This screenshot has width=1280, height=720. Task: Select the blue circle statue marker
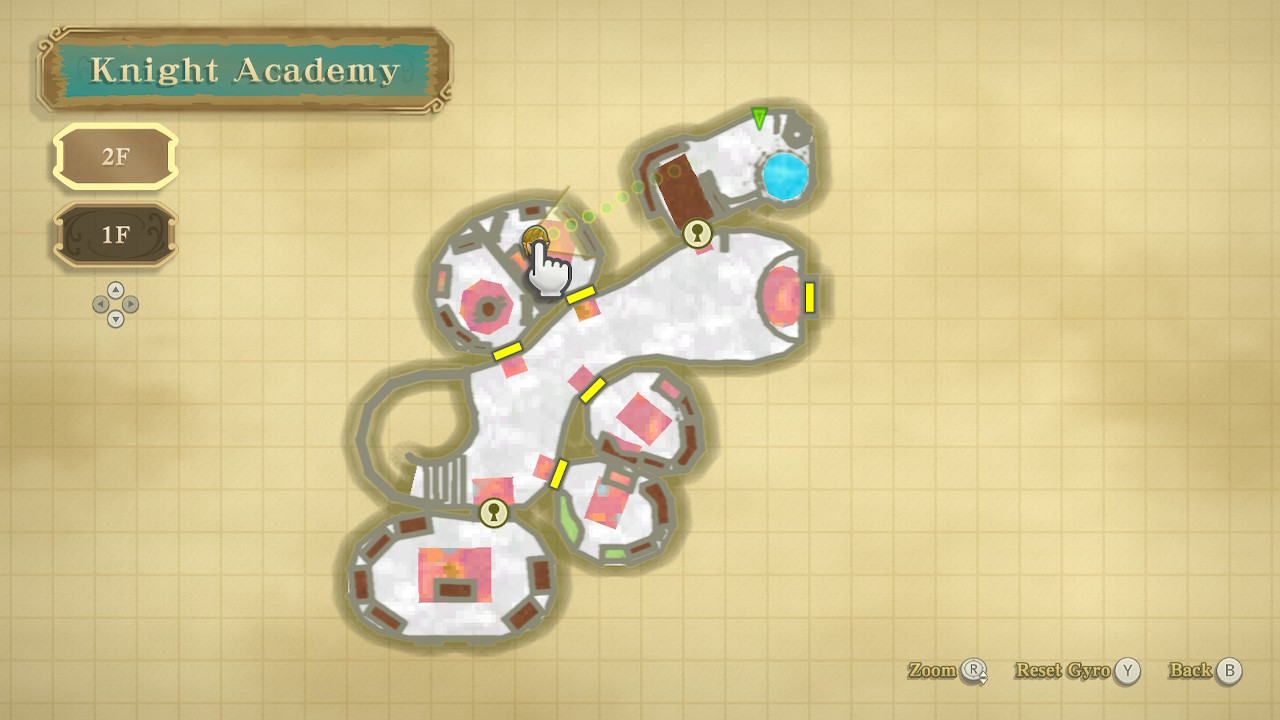(x=785, y=177)
